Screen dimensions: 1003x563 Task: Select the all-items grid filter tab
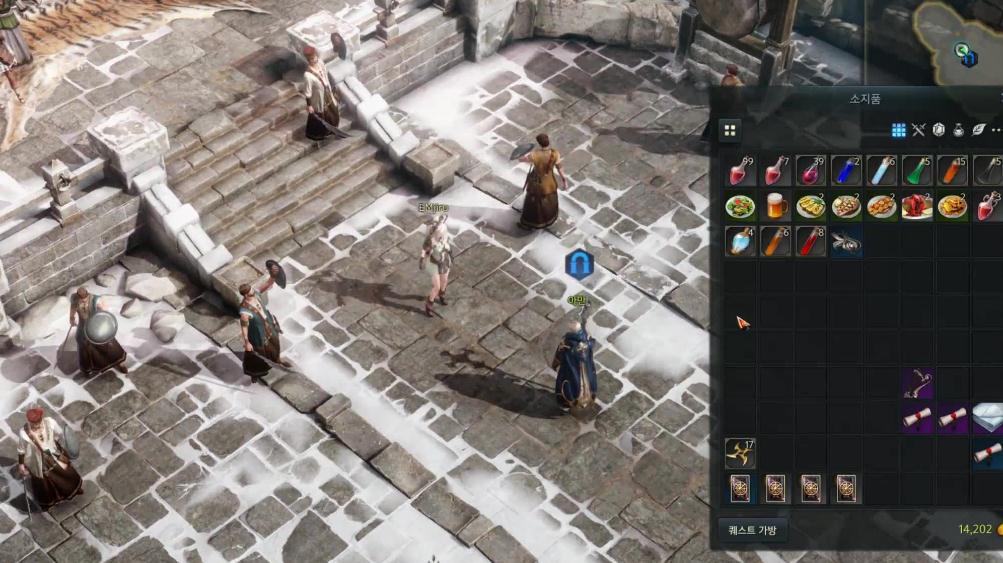[898, 130]
